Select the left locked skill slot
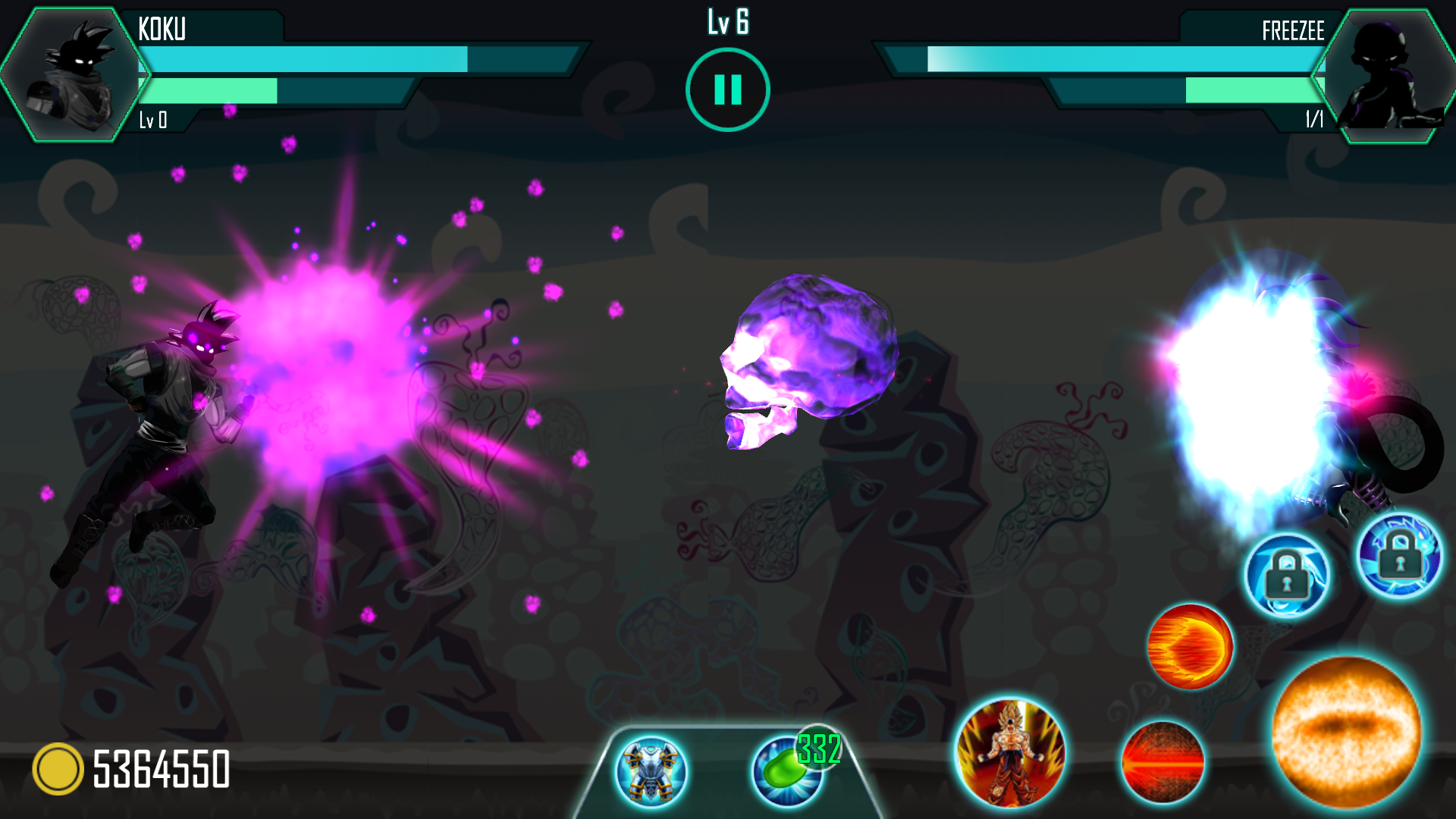1456x819 pixels. click(x=1287, y=576)
